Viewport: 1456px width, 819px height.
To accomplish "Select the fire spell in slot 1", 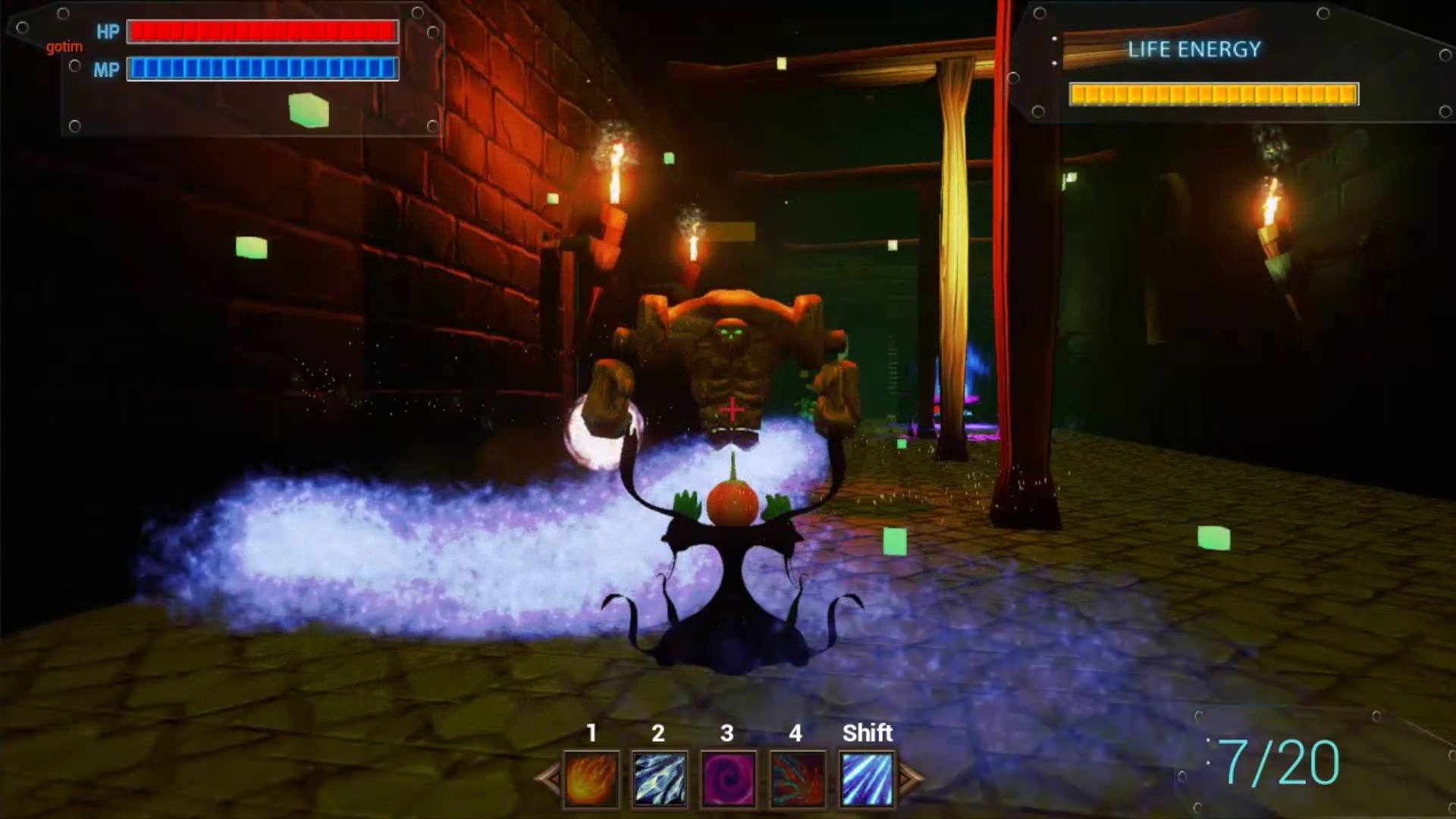I will tap(591, 777).
